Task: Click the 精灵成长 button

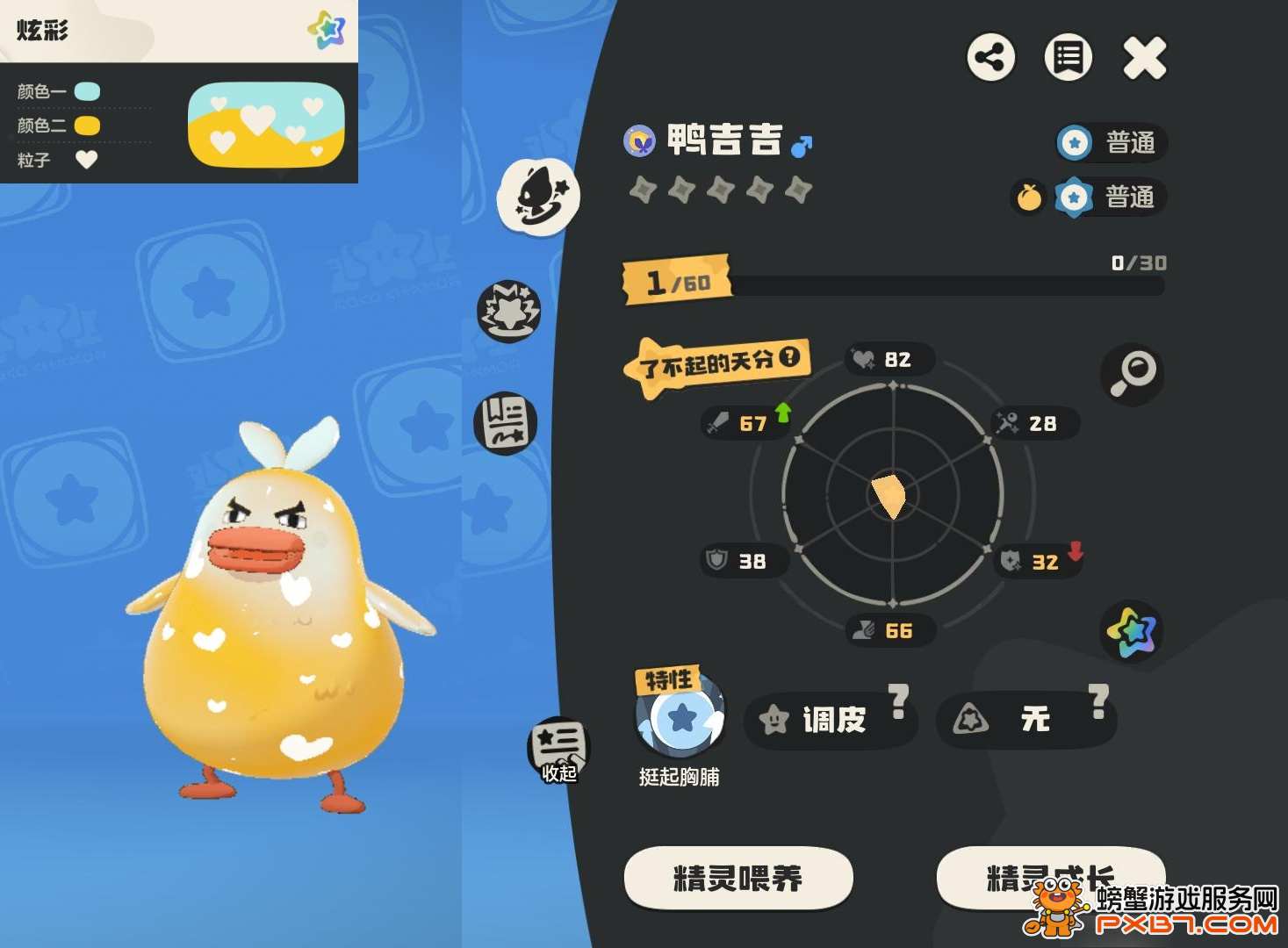Action: (1050, 877)
